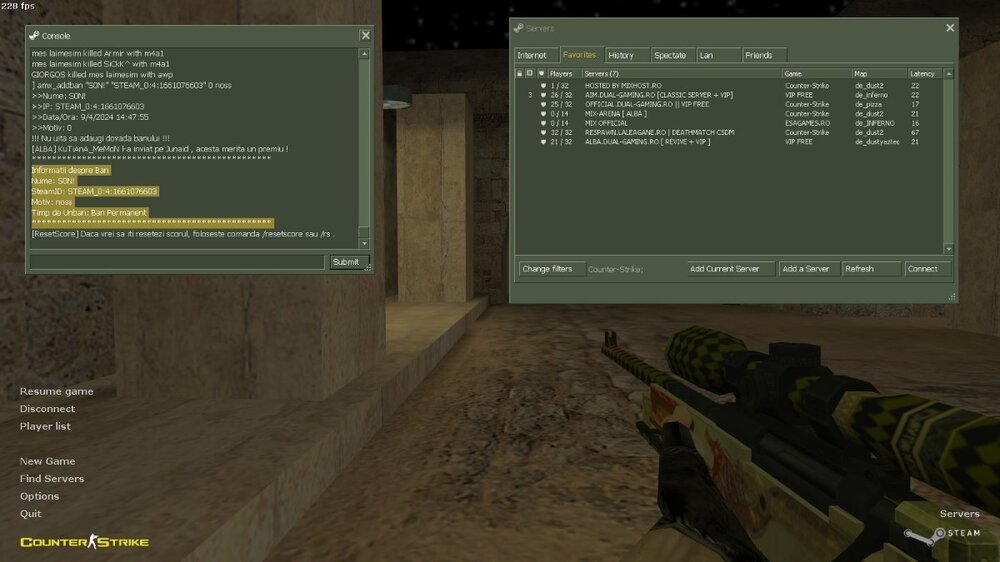Image resolution: width=1000 pixels, height=562 pixels.
Task: Close the Console window
Action: click(365, 35)
